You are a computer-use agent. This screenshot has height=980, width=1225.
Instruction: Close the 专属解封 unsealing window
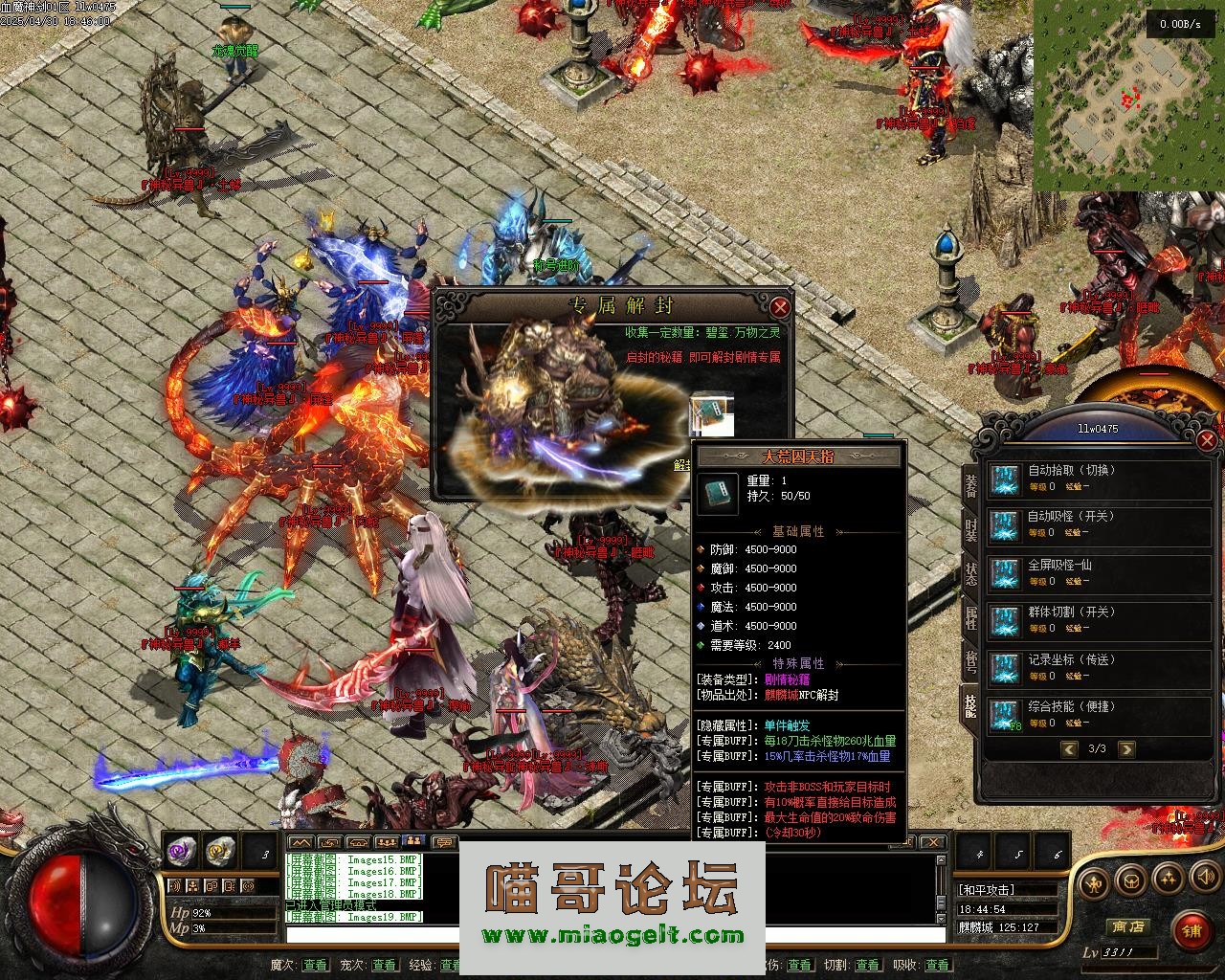[781, 307]
